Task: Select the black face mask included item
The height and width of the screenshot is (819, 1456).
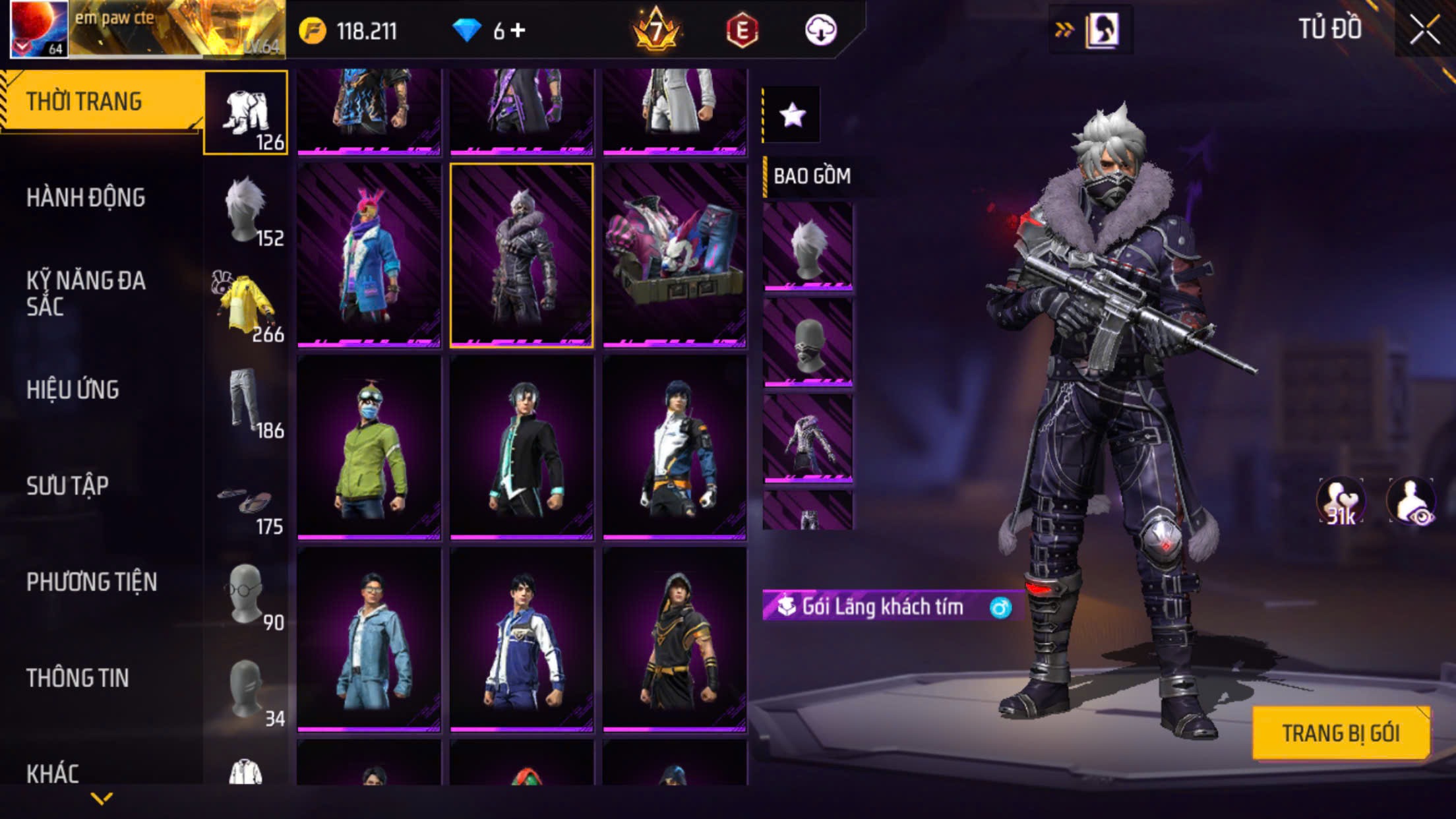Action: pyautogui.click(x=808, y=343)
